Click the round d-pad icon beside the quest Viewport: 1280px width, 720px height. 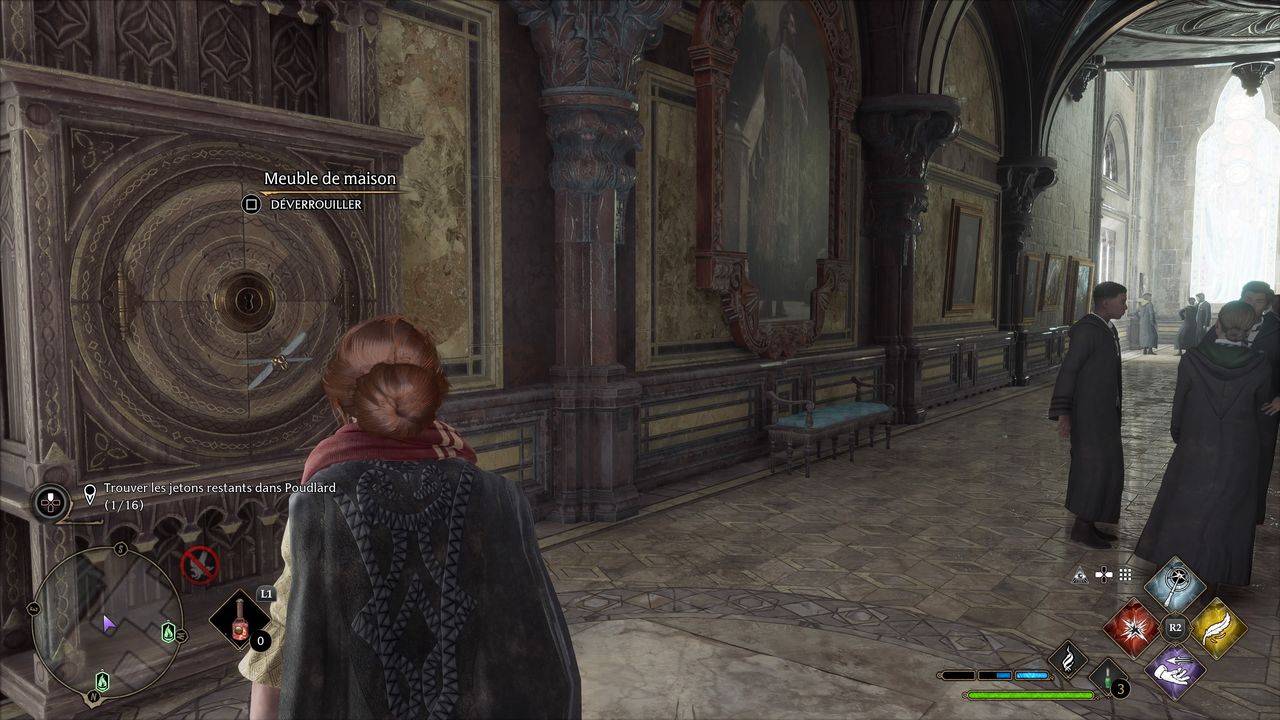tap(51, 501)
